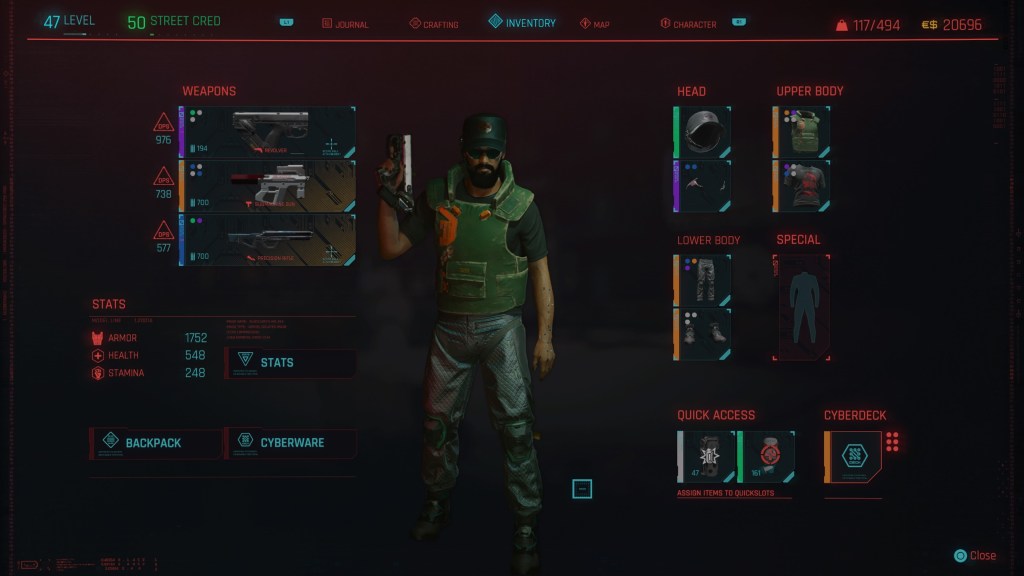Open the Stats panel button
Image resolution: width=1024 pixels, height=576 pixels.
click(290, 363)
